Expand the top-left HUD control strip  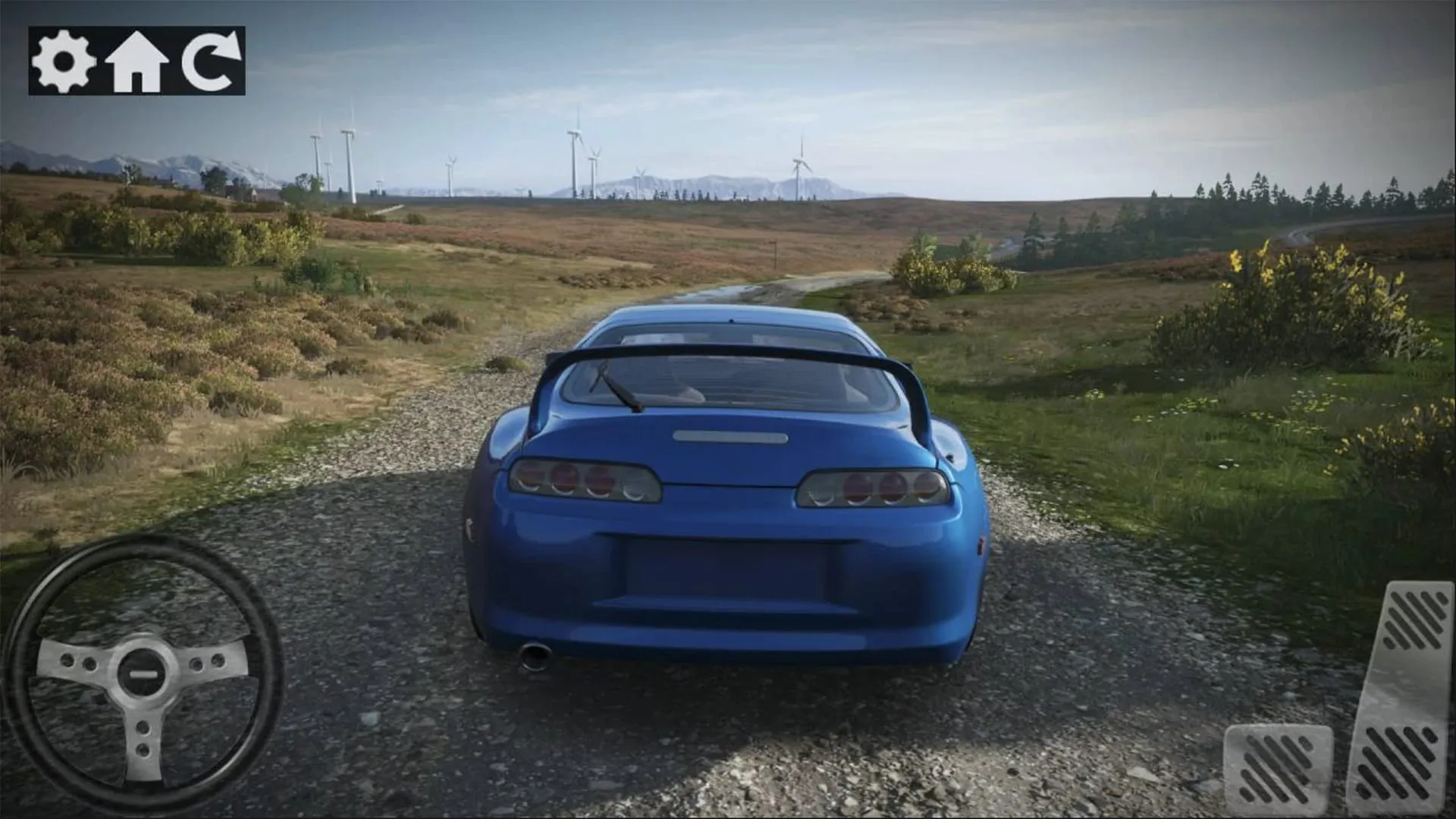click(x=136, y=62)
